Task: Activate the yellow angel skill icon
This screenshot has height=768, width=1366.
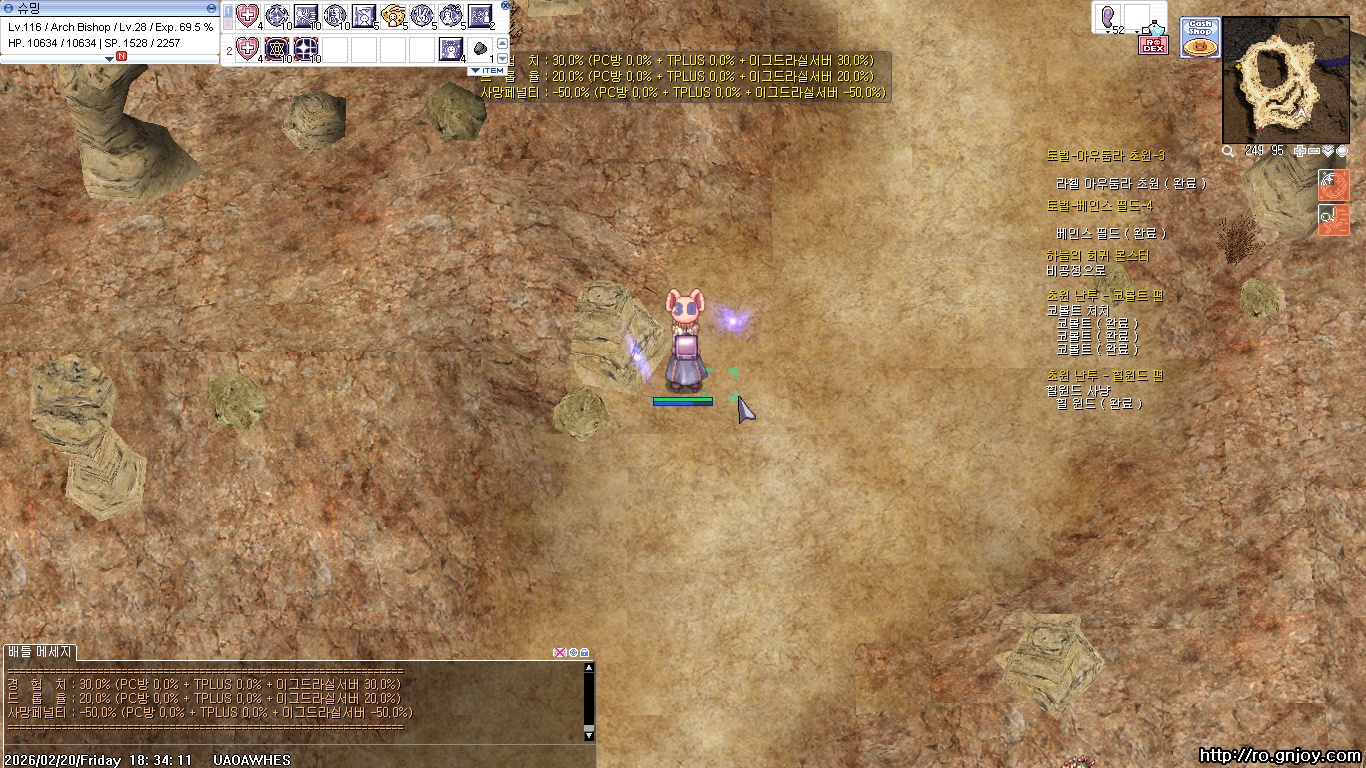Action: pyautogui.click(x=393, y=16)
